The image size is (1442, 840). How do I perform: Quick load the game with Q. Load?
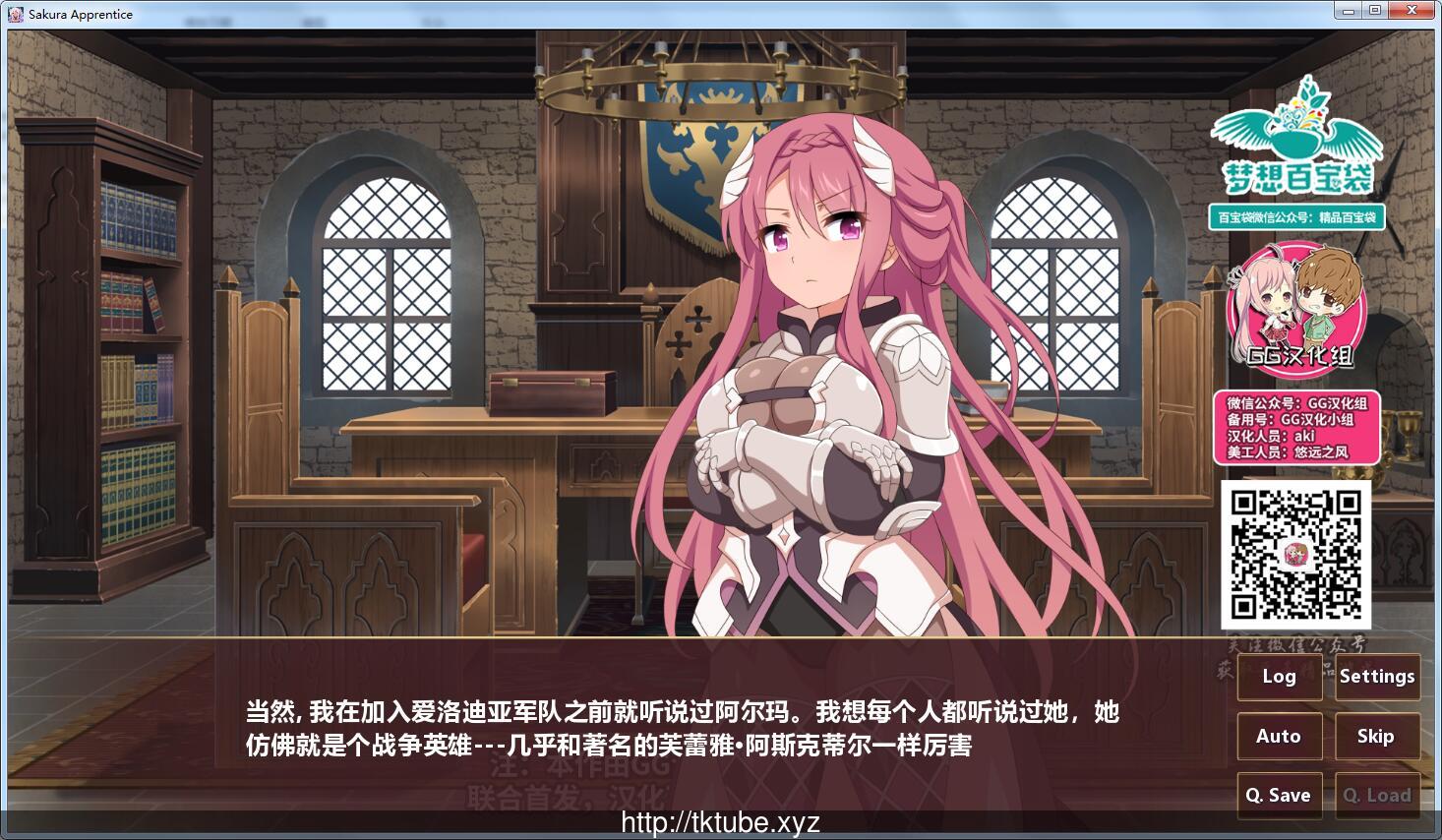tap(1377, 795)
